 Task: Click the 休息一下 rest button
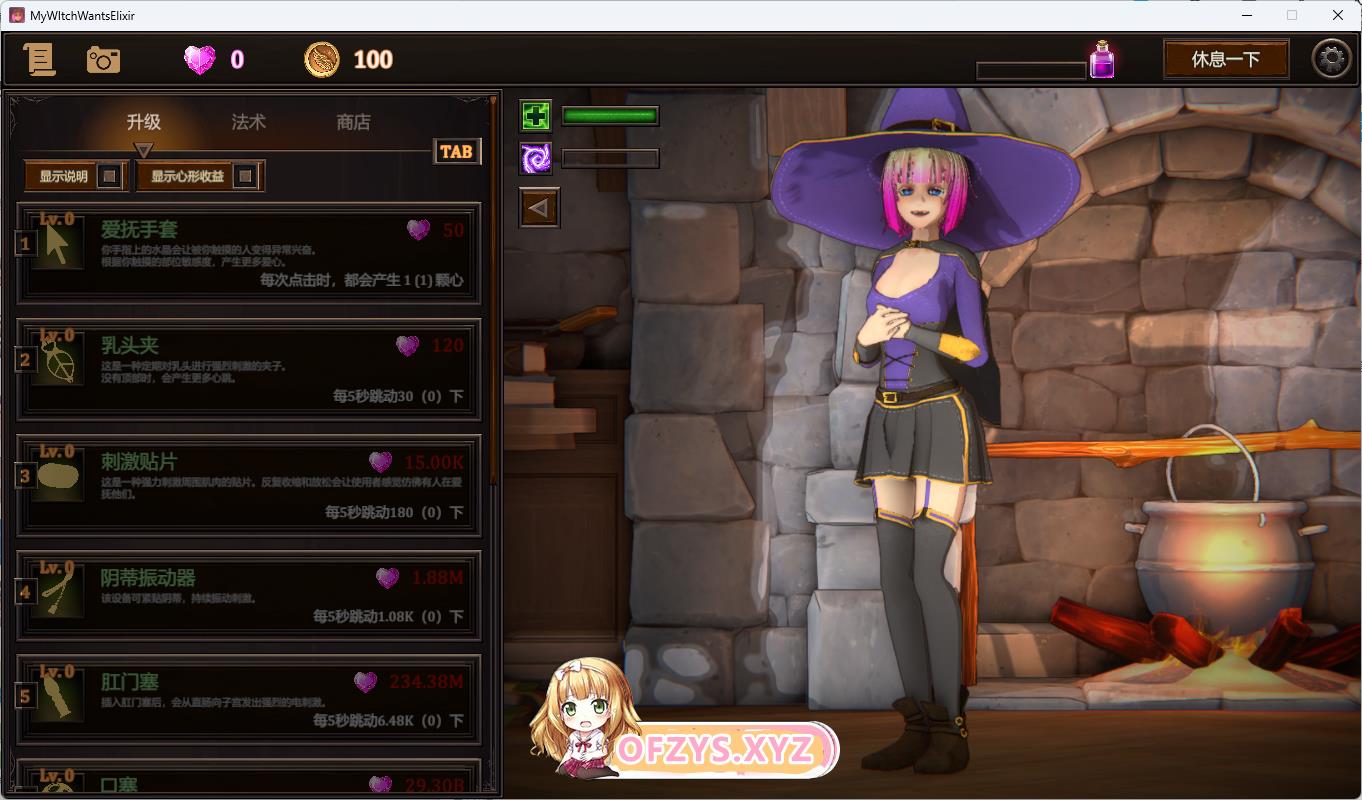click(1225, 59)
